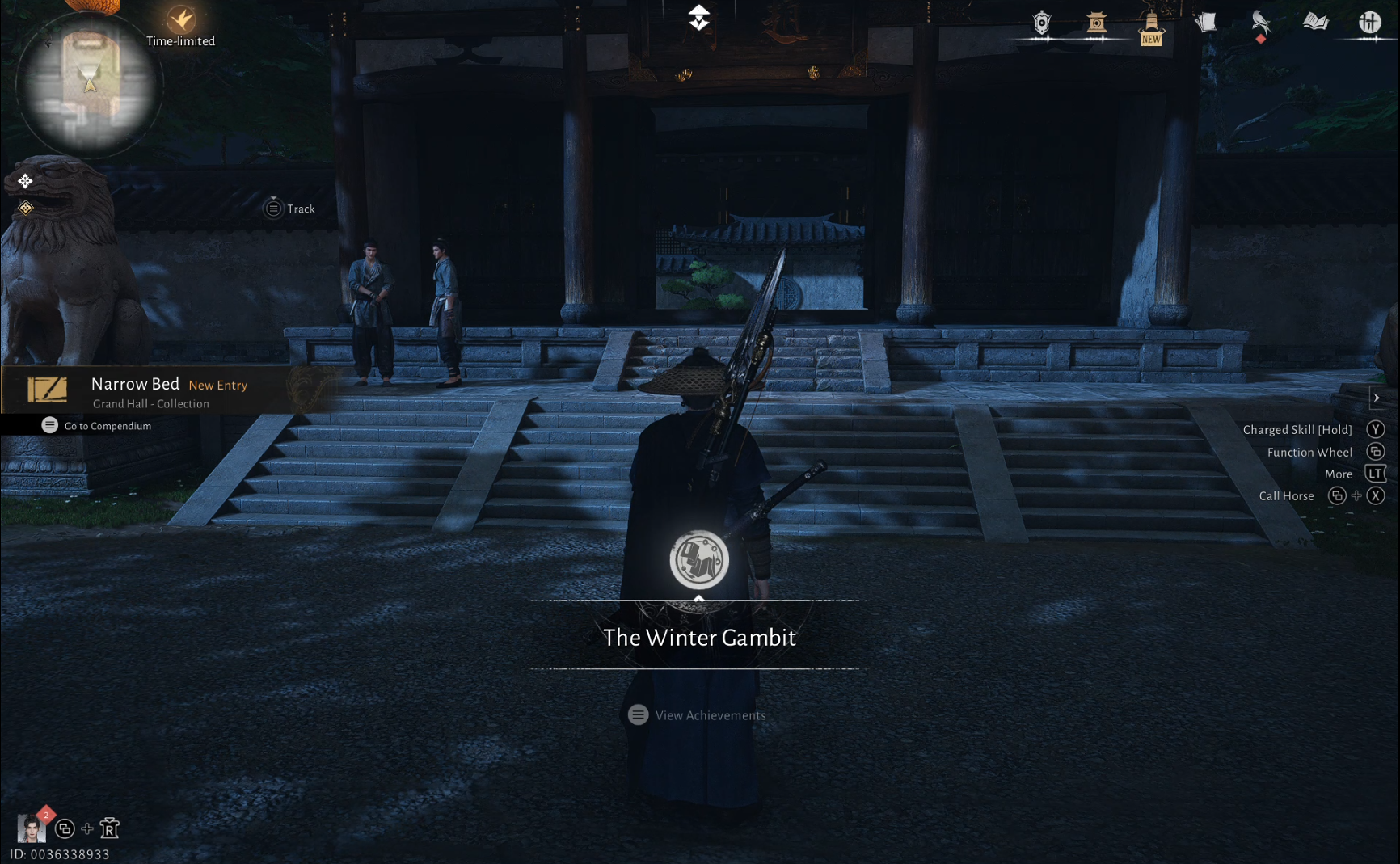Click The Winter Gambit achievement medallion
The width and height of the screenshot is (1400, 864).
click(700, 559)
